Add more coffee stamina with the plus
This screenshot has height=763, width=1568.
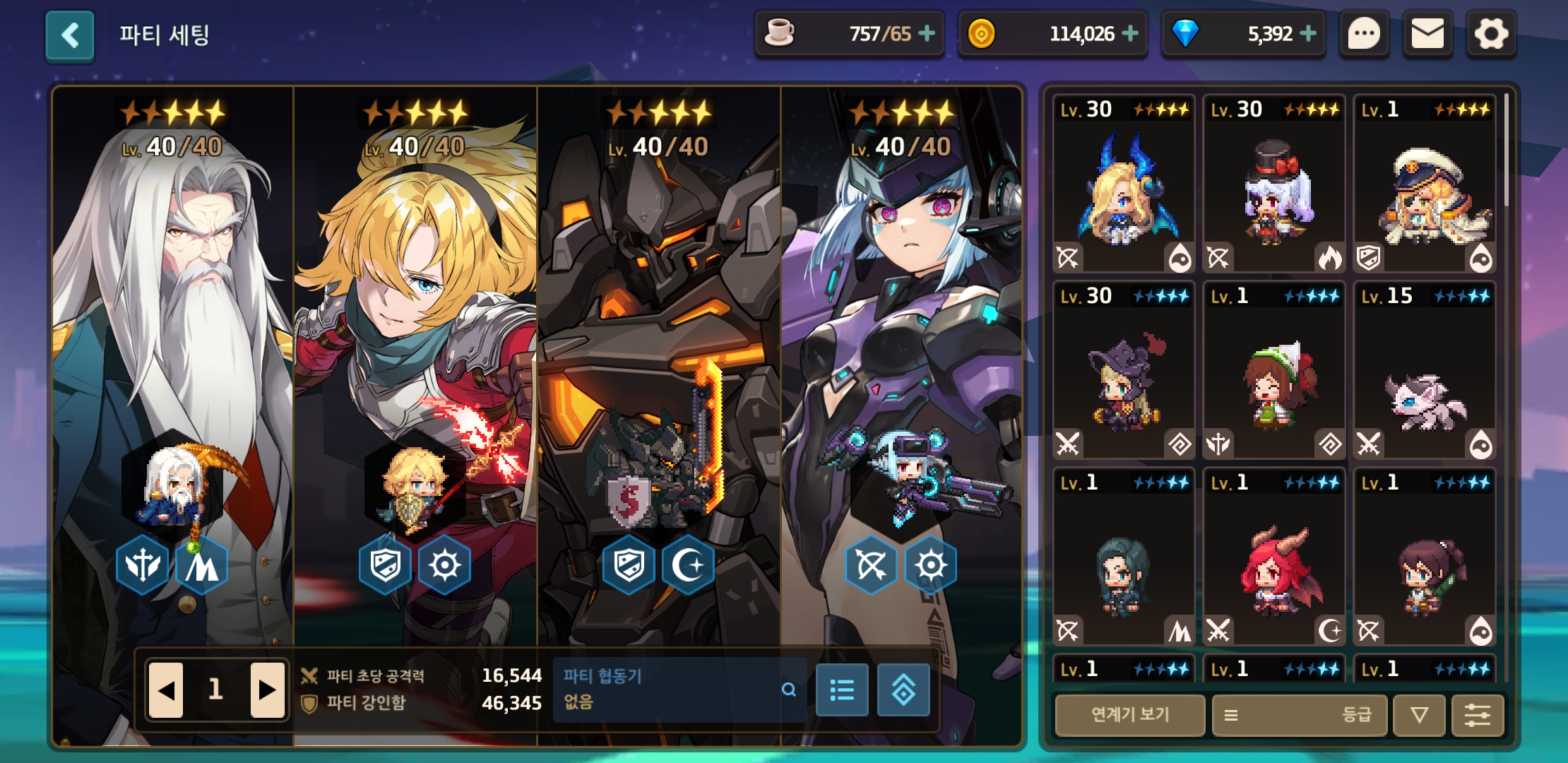point(927,34)
